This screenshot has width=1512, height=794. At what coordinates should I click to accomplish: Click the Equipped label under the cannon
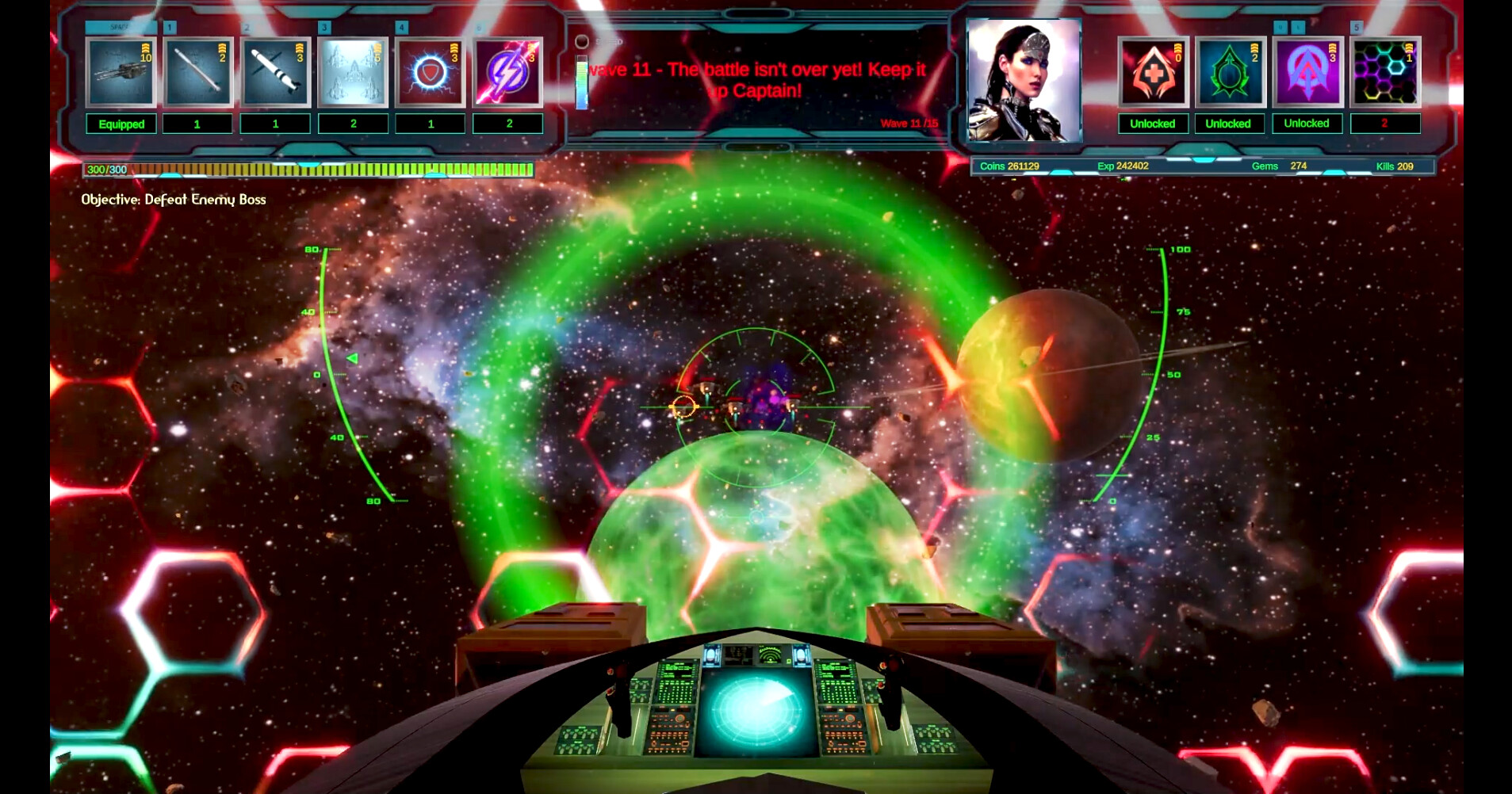click(x=121, y=124)
